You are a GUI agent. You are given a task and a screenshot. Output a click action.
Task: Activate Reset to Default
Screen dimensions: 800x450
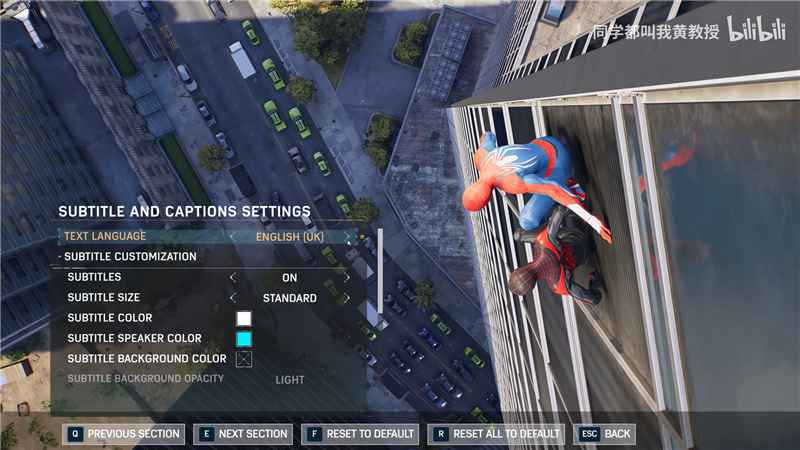pyautogui.click(x=360, y=434)
